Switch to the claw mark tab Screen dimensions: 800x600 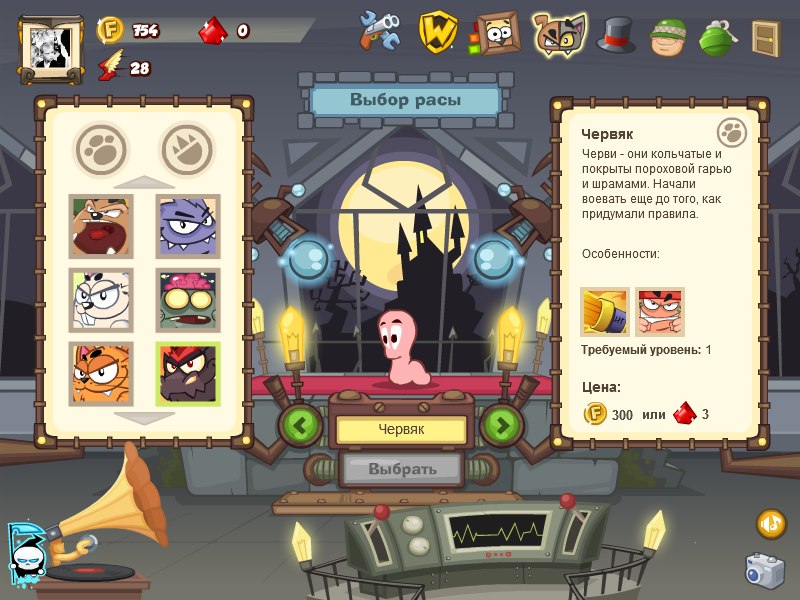click(x=187, y=147)
